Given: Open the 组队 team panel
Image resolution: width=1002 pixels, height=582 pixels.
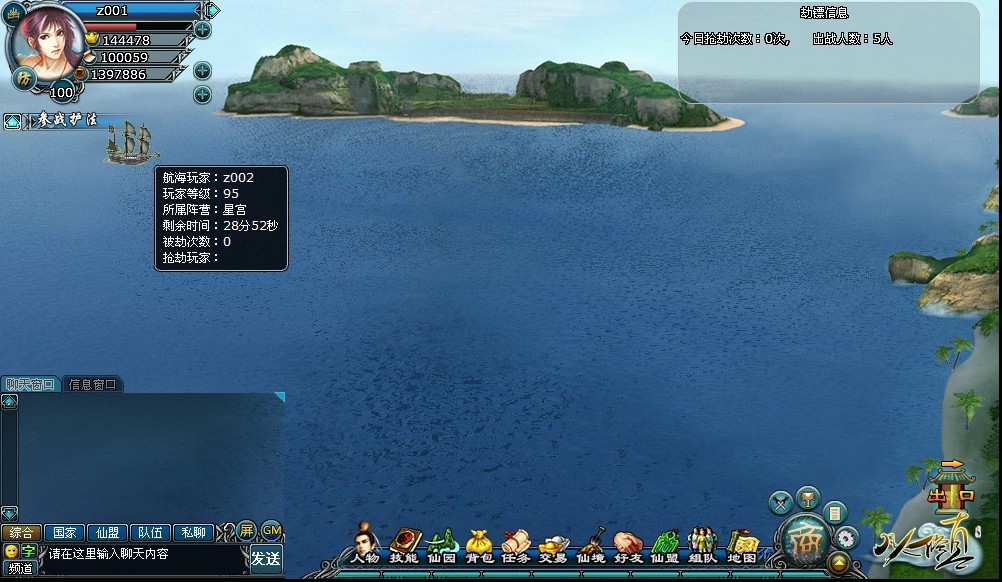Looking at the screenshot, I should tap(703, 545).
